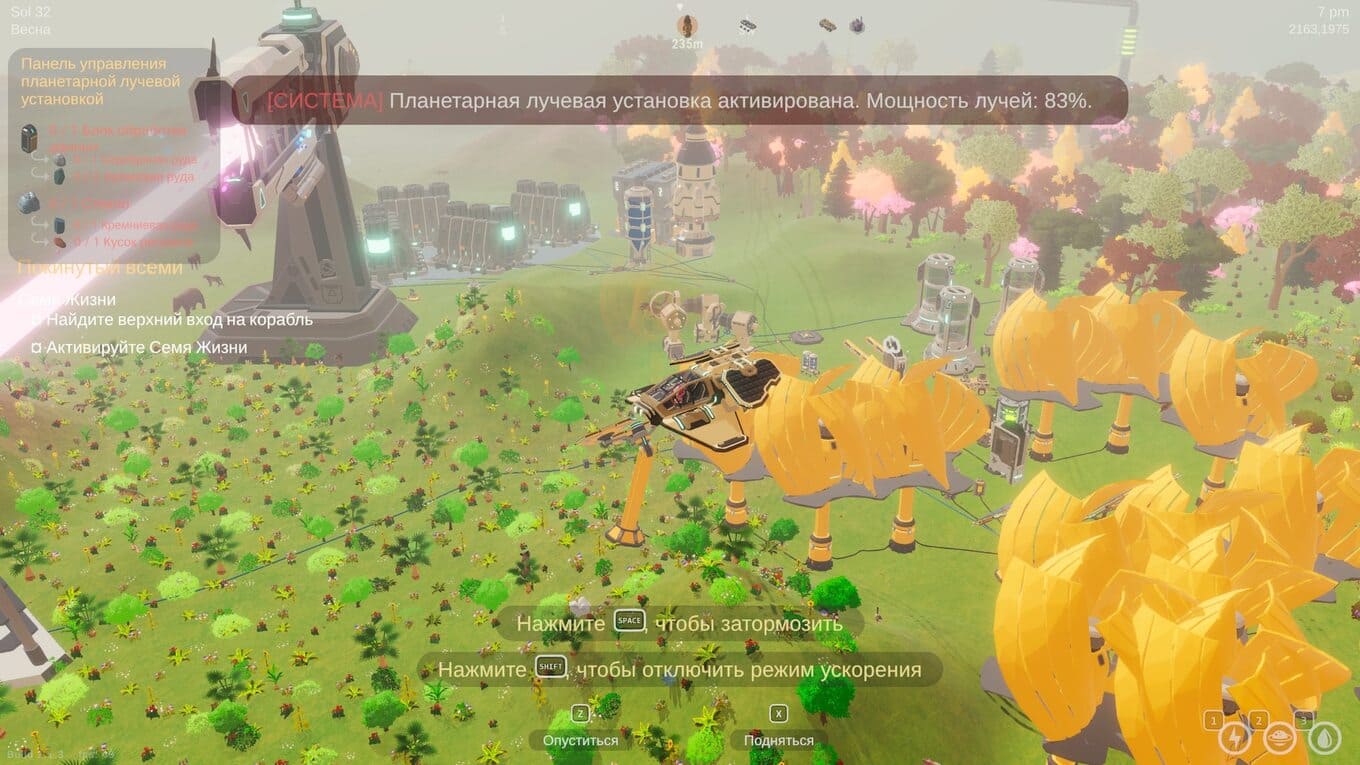1360x765 pixels.
Task: Select objective "Активируйте Семя Жизни"
Action: click(x=146, y=348)
